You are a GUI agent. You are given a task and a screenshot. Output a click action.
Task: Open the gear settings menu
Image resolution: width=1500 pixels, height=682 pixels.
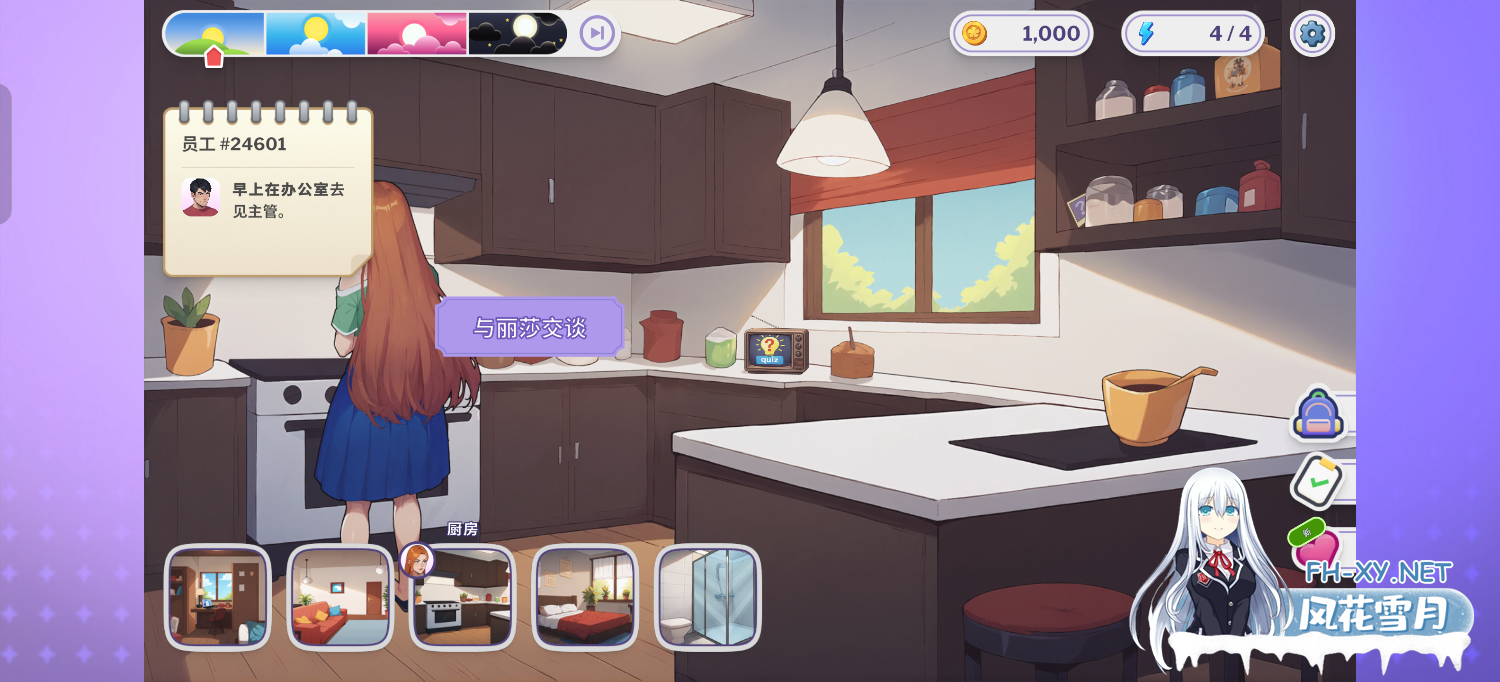pos(1311,34)
